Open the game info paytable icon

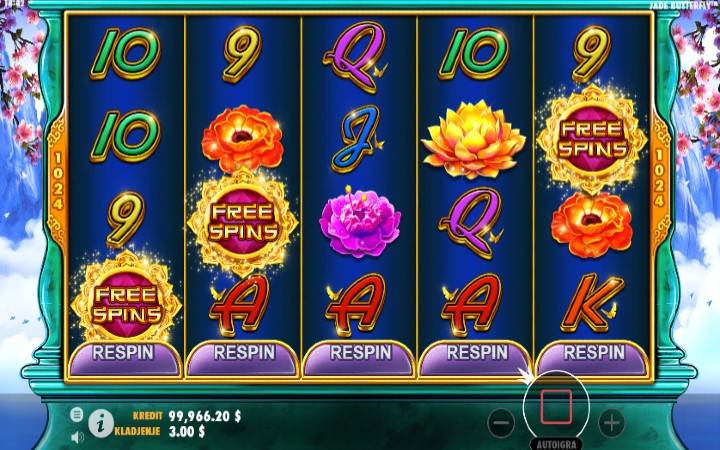(x=100, y=423)
